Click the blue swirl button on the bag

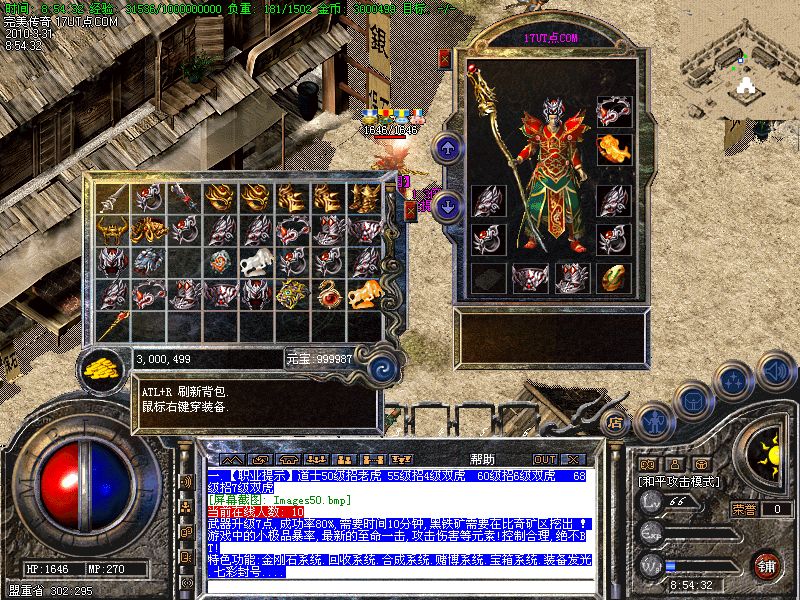click(x=380, y=368)
